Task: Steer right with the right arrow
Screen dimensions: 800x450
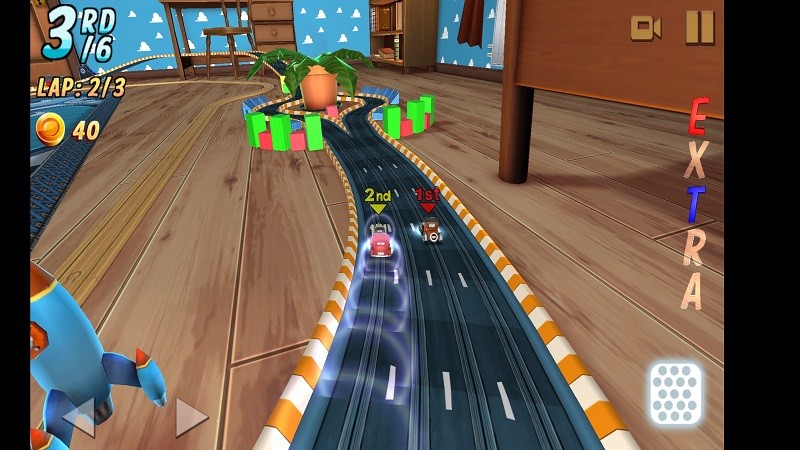Action: pyautogui.click(x=190, y=417)
